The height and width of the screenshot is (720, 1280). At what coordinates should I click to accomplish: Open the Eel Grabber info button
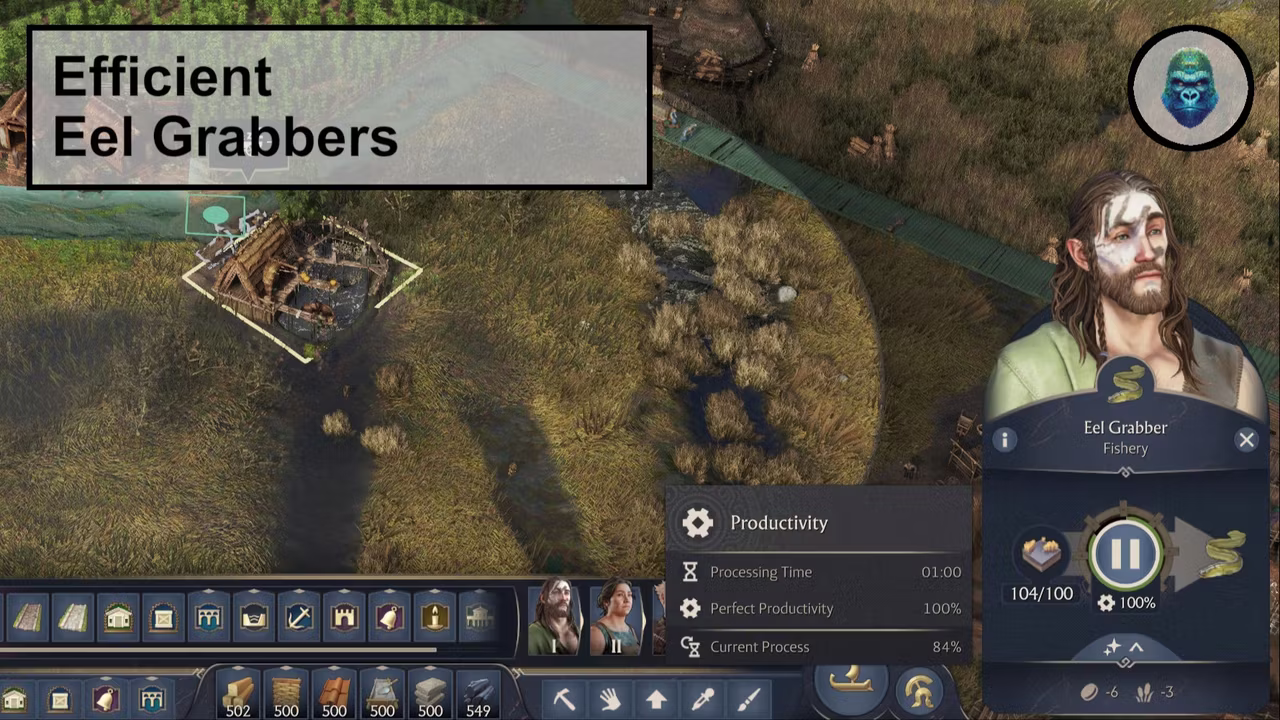coord(1004,440)
